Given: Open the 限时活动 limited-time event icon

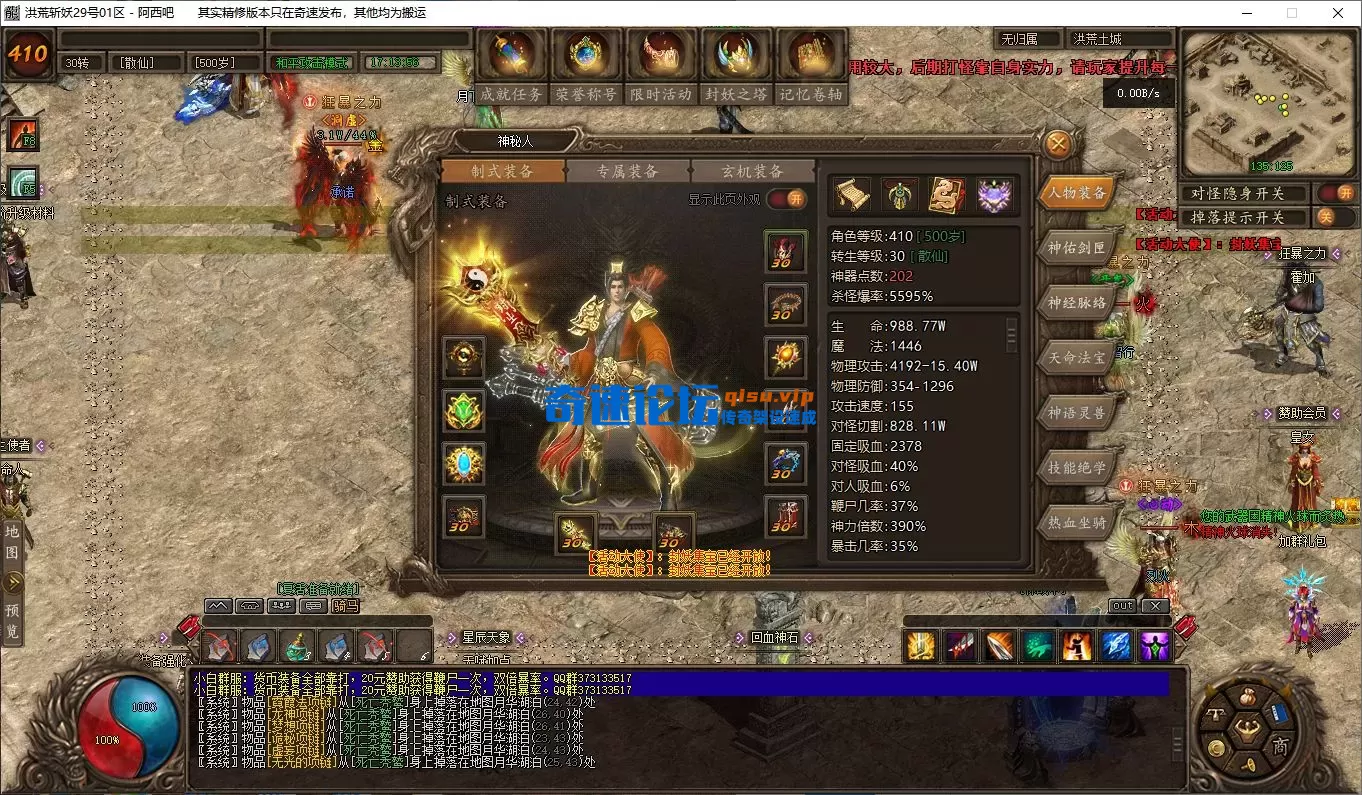Looking at the screenshot, I should (661, 55).
